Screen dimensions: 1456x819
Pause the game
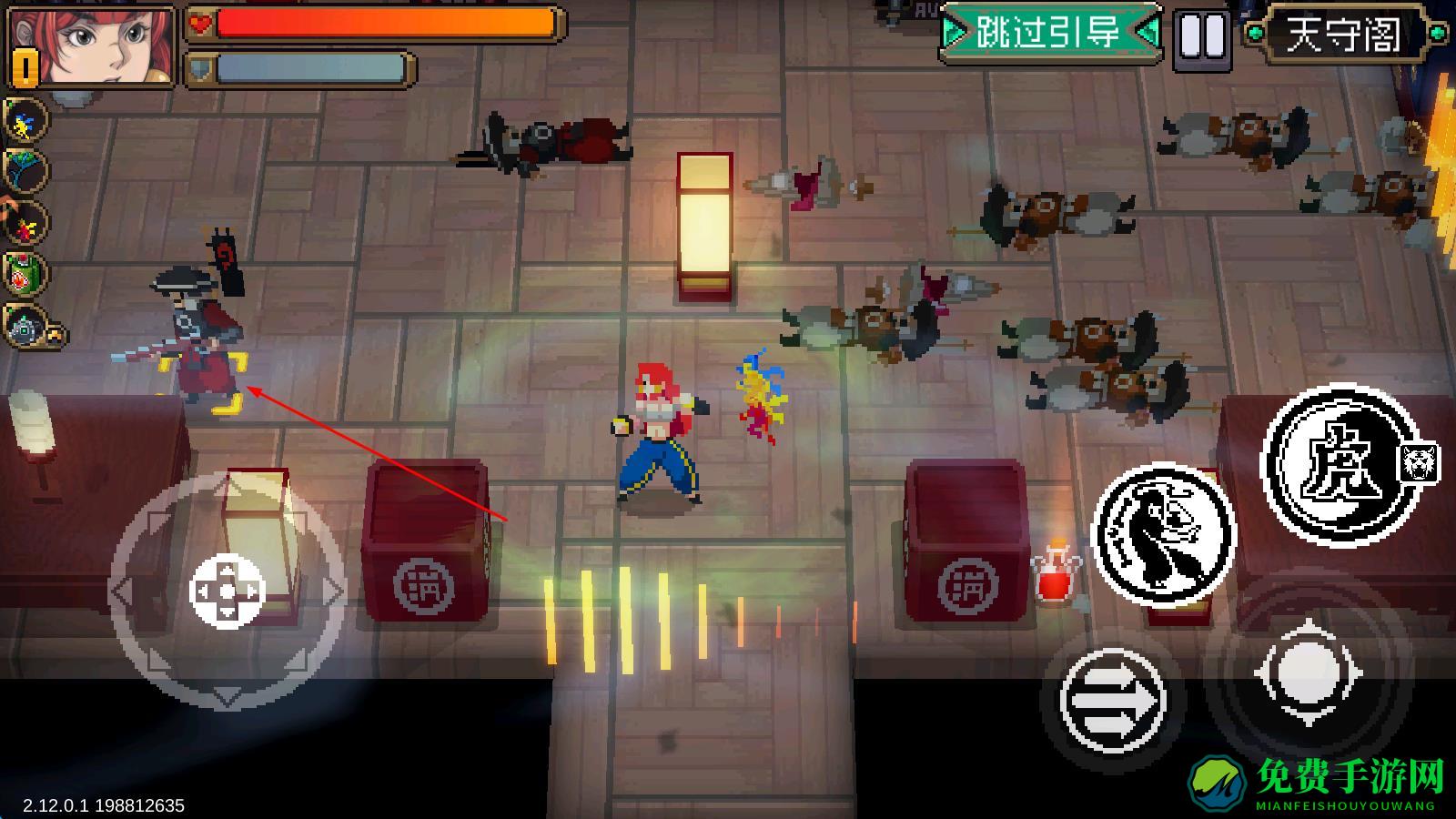[1202, 37]
